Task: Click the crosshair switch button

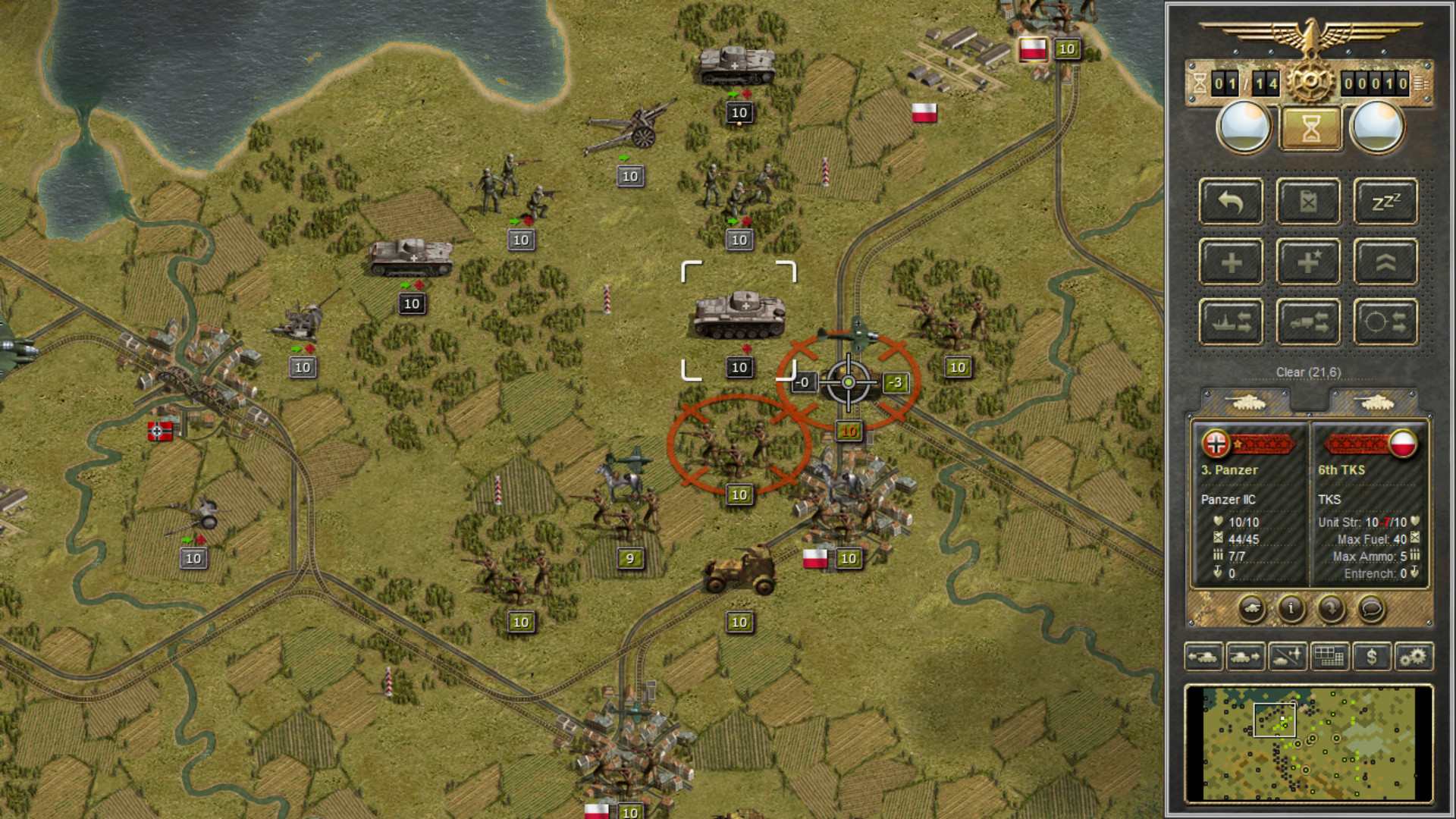Action: click(x=1385, y=322)
